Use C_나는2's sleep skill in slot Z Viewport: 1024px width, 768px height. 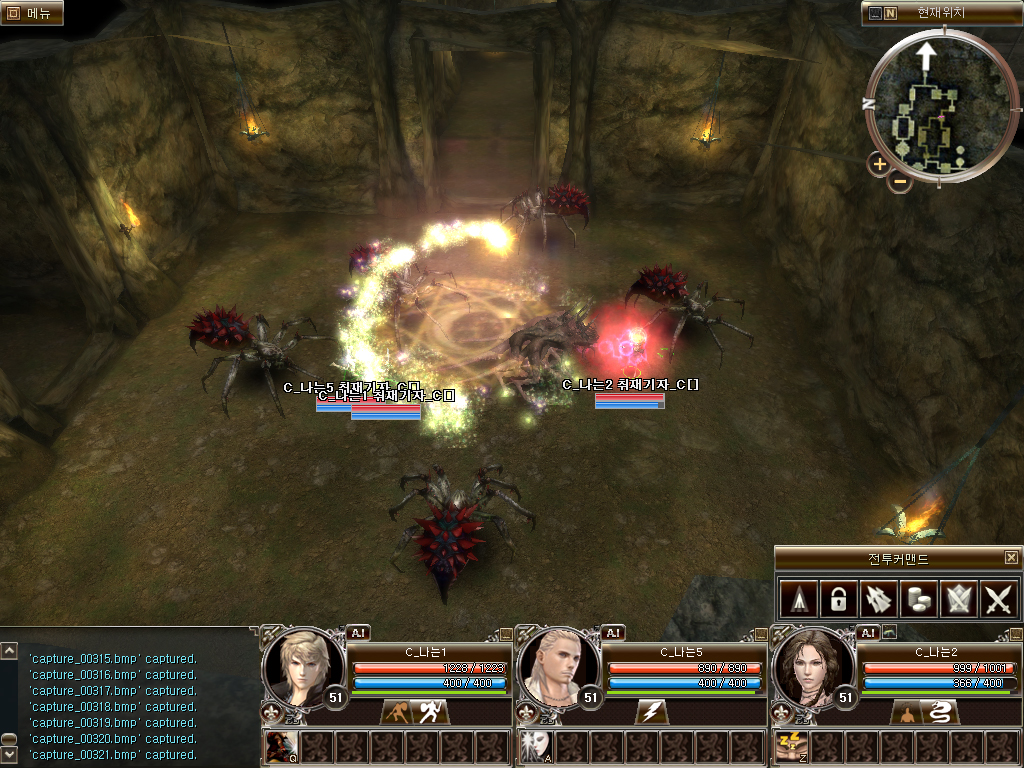tap(790, 746)
